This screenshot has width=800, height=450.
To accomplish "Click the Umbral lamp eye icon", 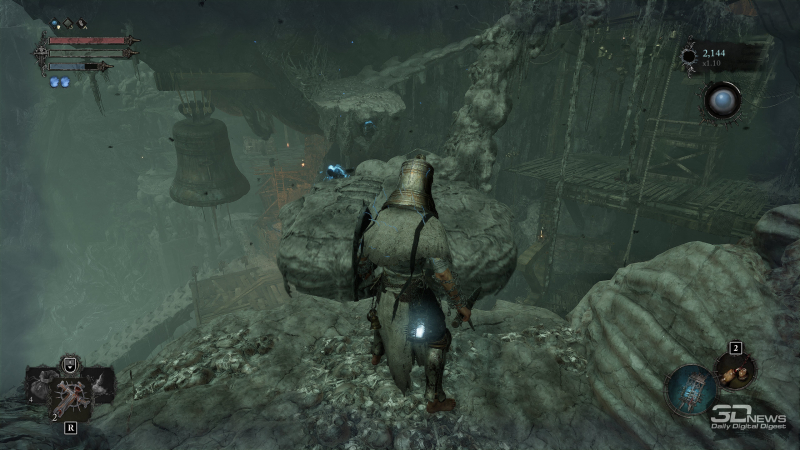I will pos(720,100).
